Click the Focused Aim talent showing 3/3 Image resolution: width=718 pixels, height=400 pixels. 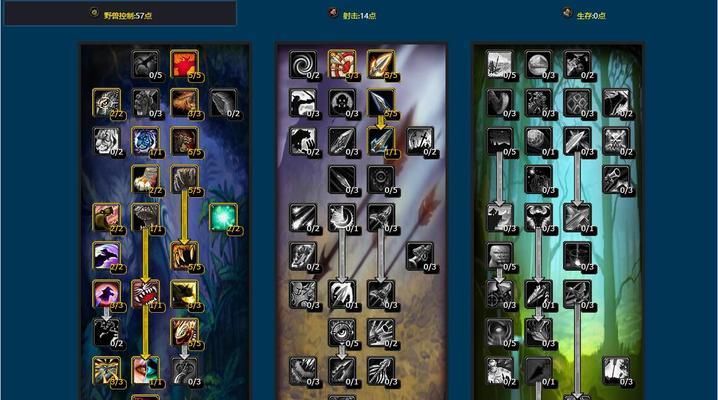(x=341, y=64)
